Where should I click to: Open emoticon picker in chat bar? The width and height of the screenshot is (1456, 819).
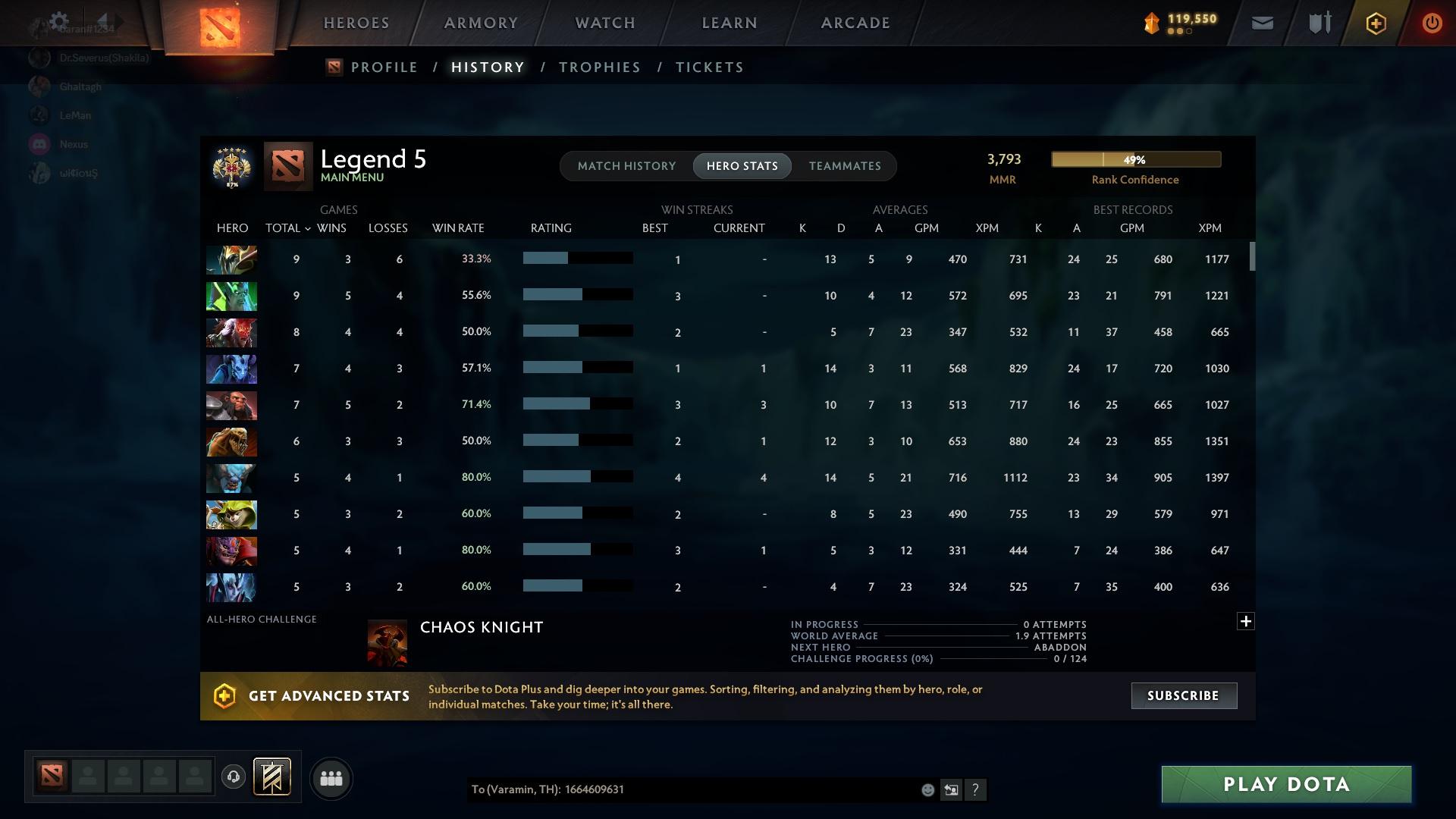[928, 789]
